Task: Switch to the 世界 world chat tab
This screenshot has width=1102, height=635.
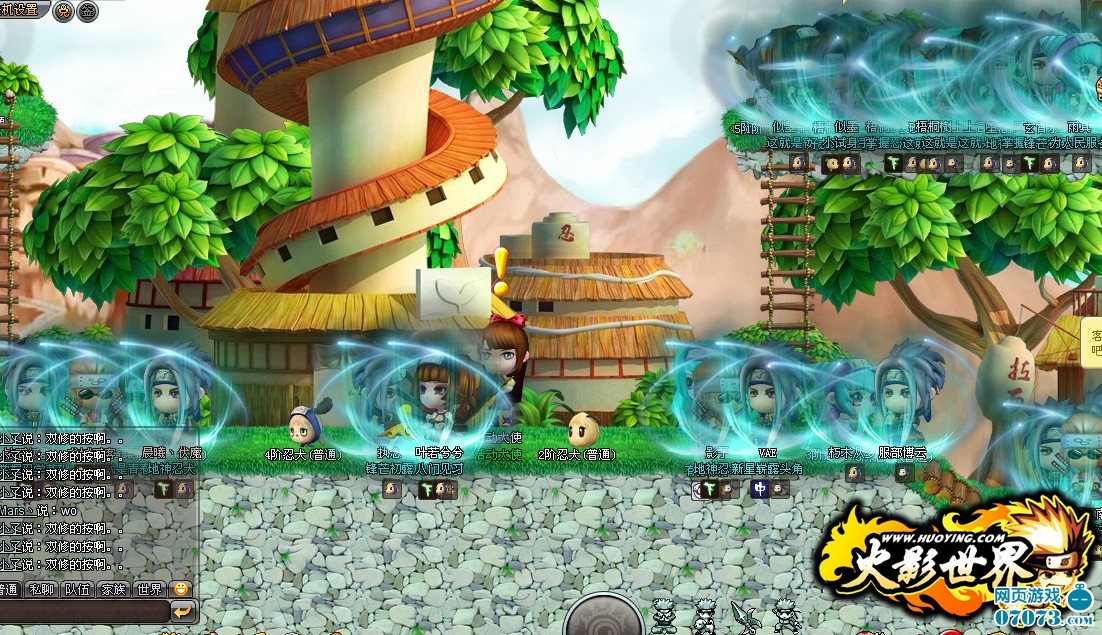Action: [x=148, y=589]
